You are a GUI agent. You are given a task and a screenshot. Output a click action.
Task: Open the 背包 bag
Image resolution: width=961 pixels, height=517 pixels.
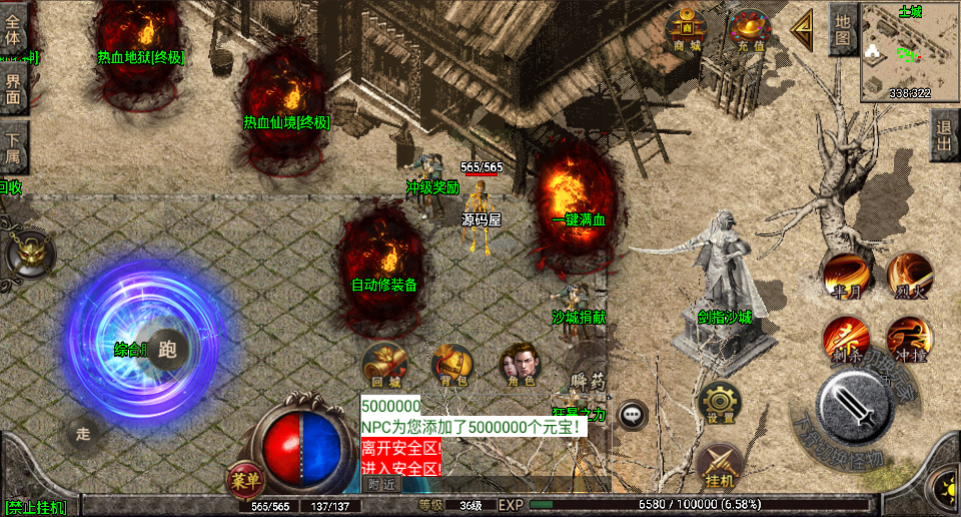click(452, 365)
